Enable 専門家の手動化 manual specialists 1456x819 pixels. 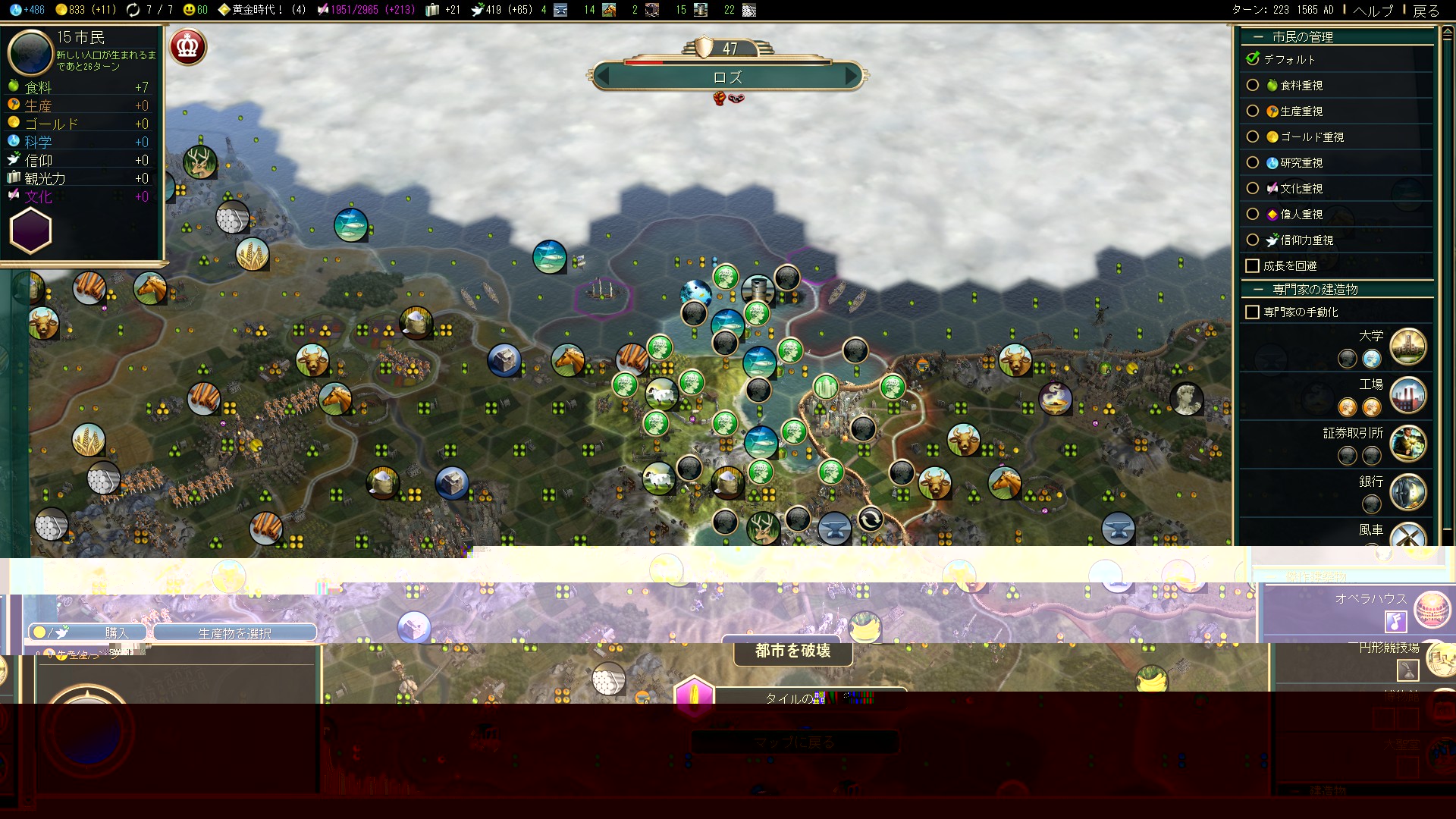[1253, 312]
